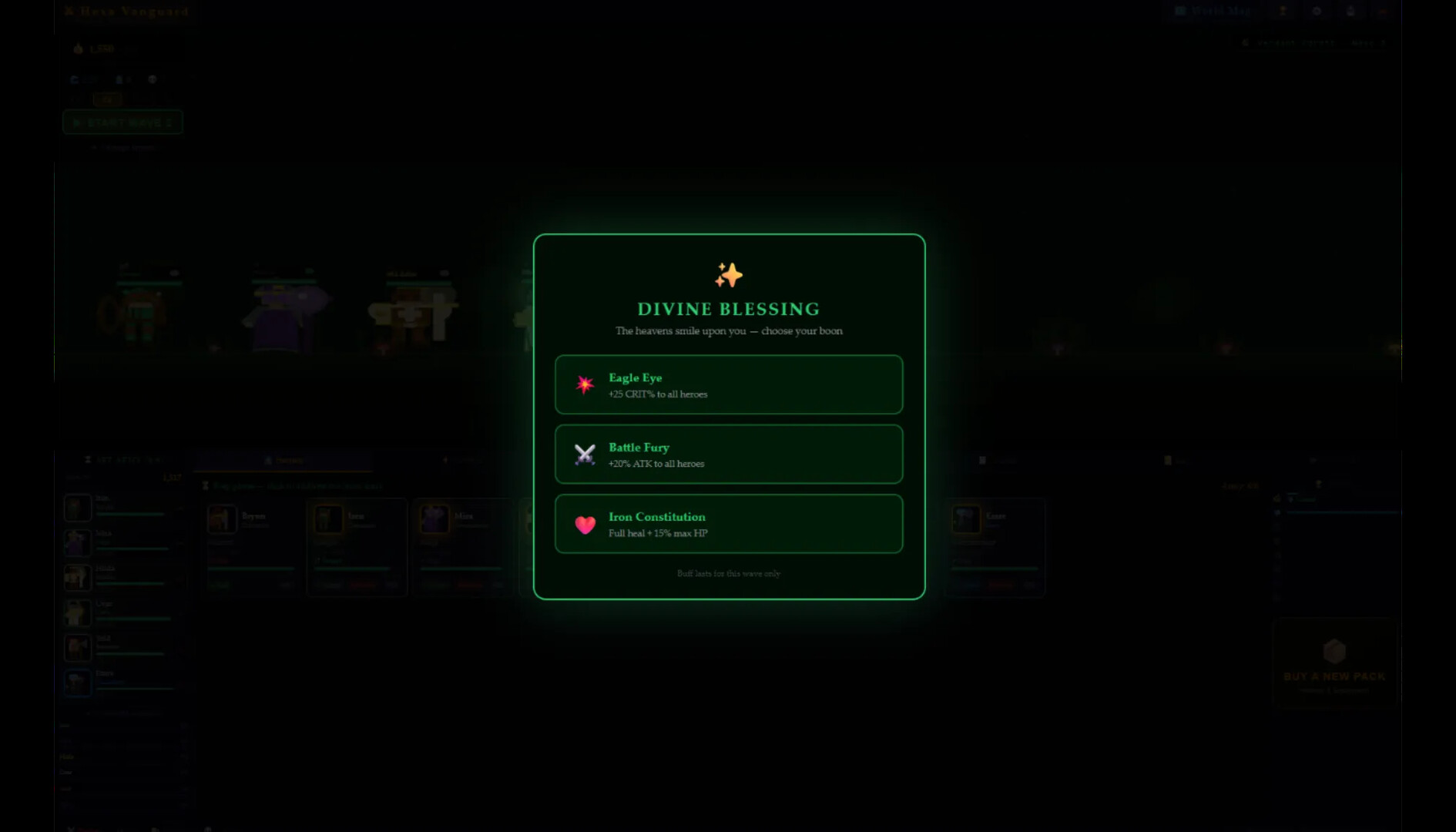
Task: Open the World Map via its map icon
Action: [1180, 11]
